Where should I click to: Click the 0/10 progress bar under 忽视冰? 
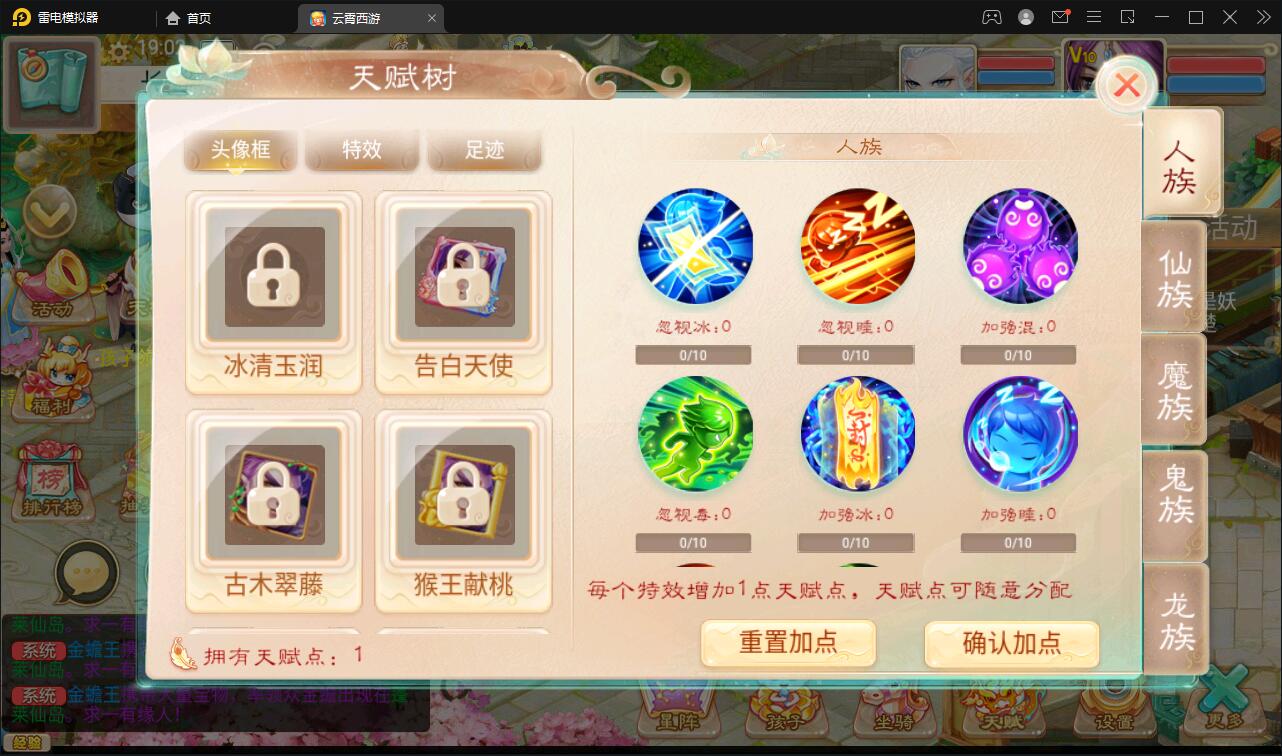tap(693, 354)
